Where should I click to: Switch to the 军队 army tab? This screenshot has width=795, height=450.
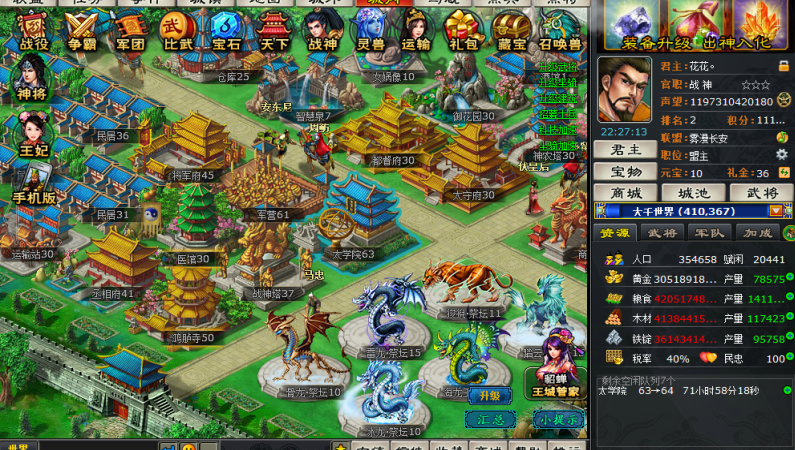pos(709,233)
